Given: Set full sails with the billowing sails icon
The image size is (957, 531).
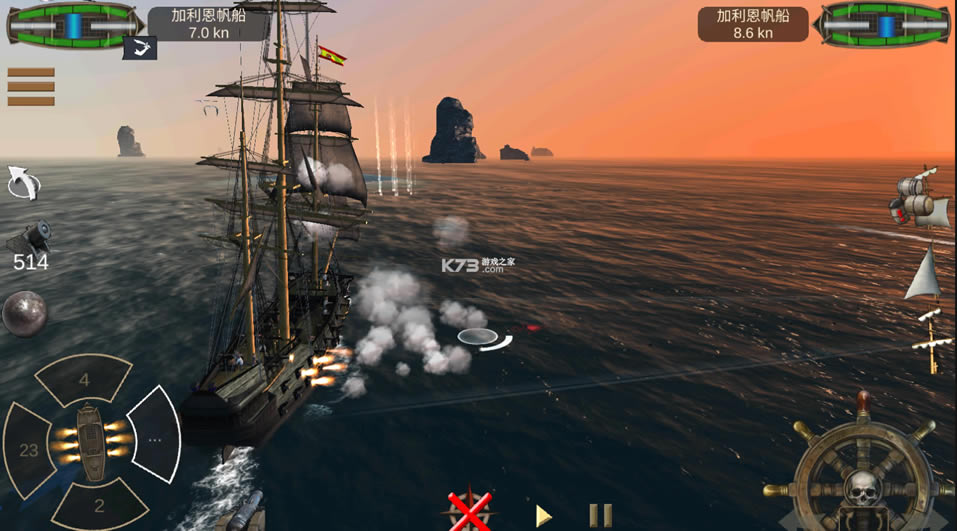Looking at the screenshot, I should 921,201.
